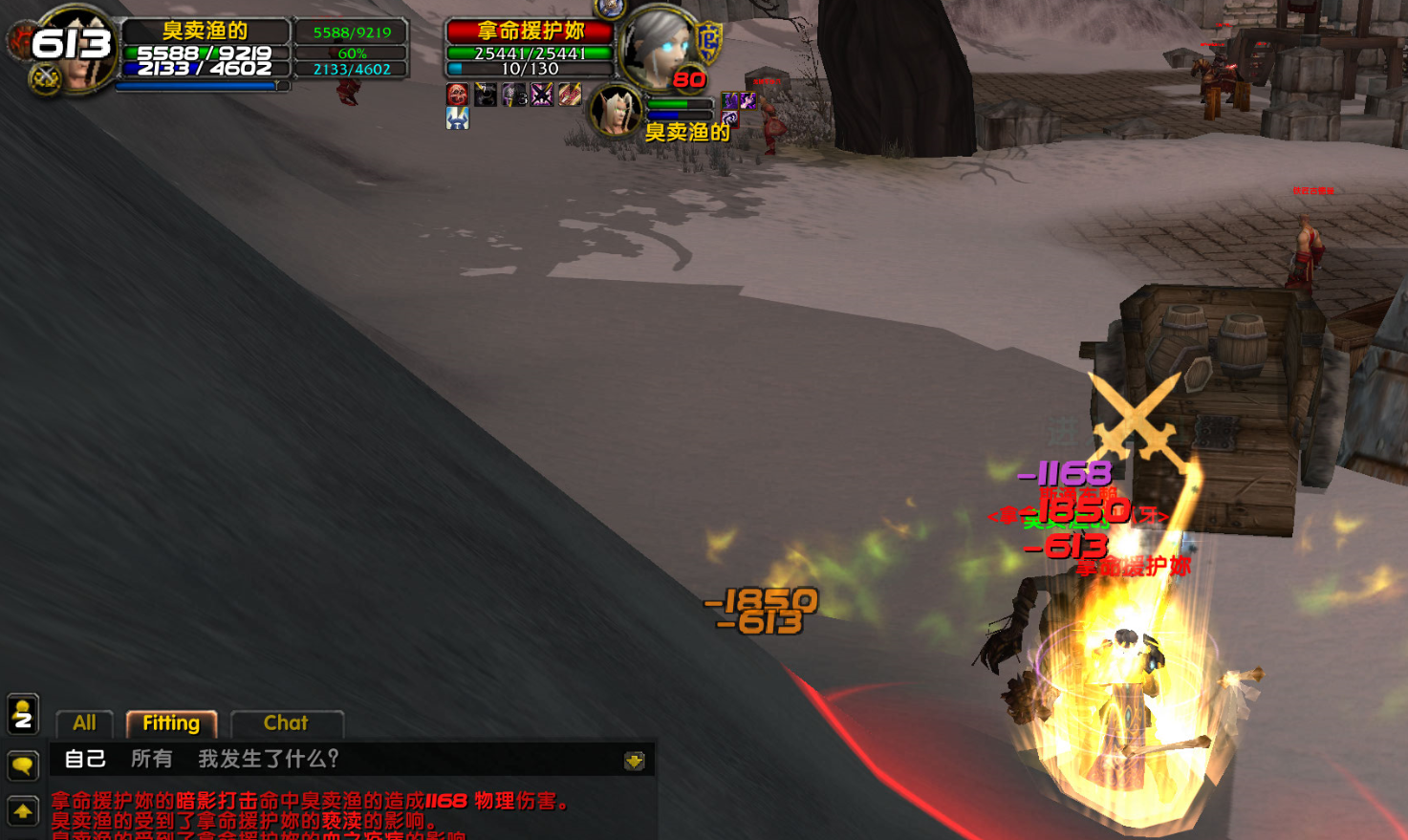Open the combat log dropdown arrow button
1408x840 pixels.
634,761
